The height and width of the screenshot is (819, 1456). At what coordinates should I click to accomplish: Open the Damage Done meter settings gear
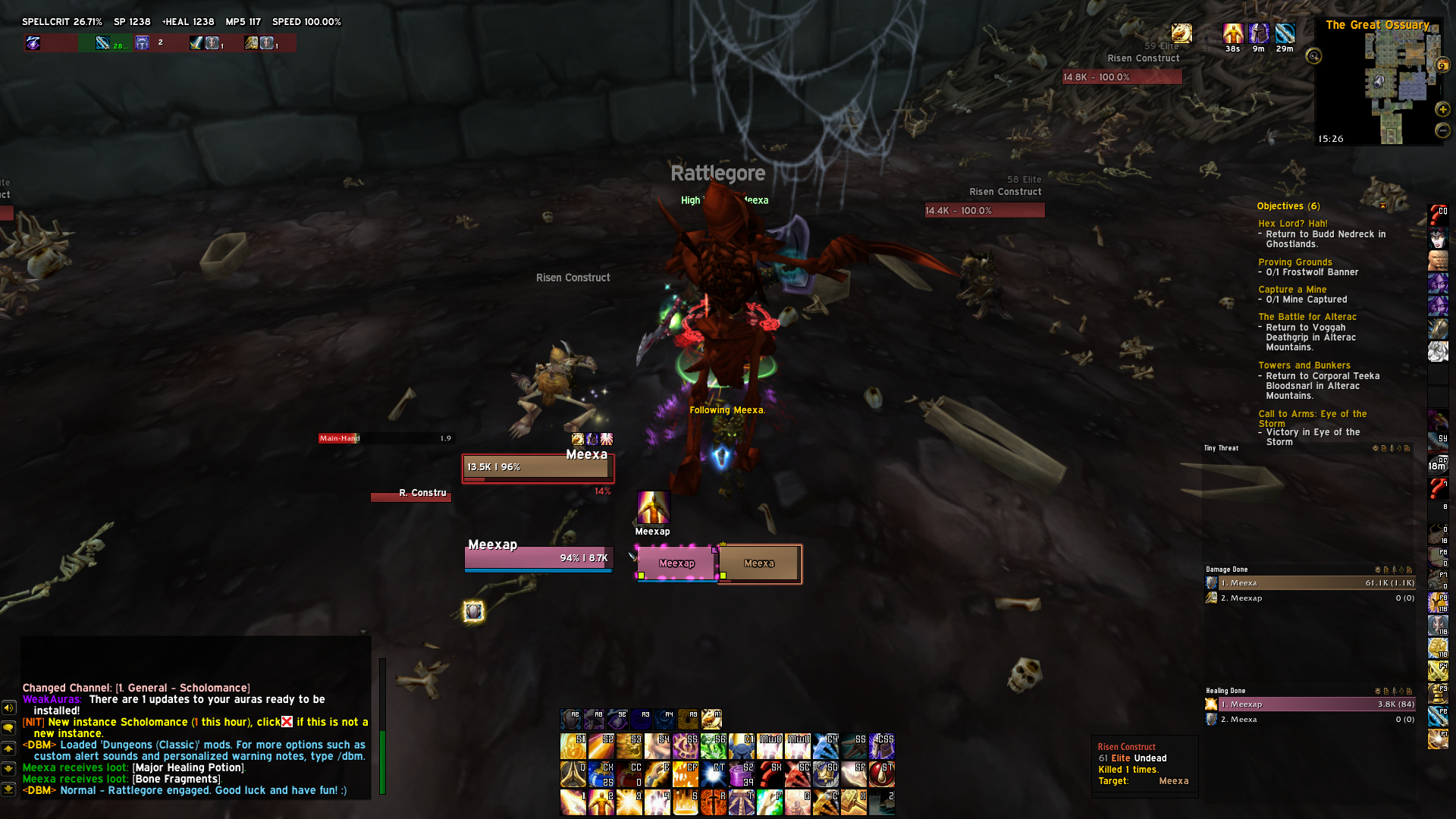(1377, 570)
